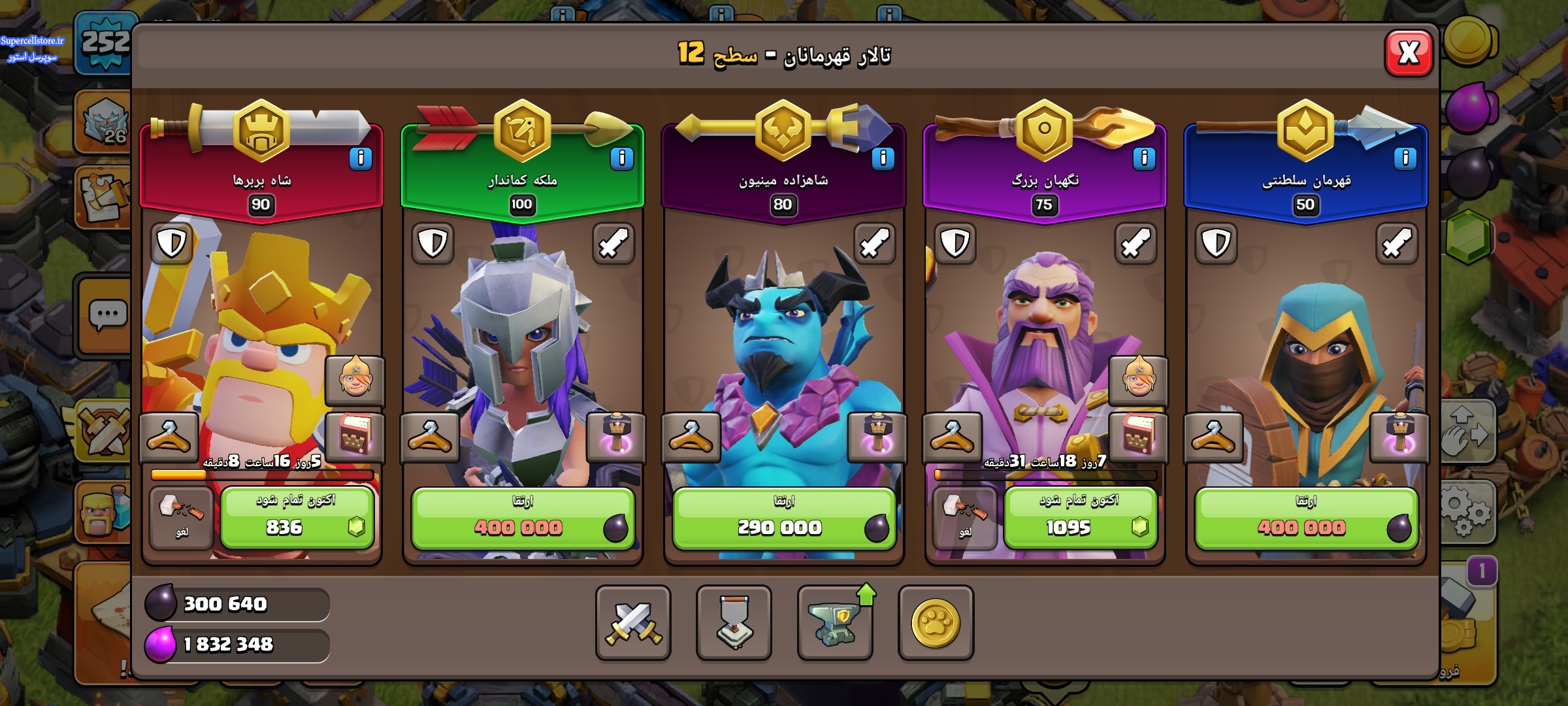
Task: Toggle Royal Champion shield mode icon
Action: point(1216,244)
